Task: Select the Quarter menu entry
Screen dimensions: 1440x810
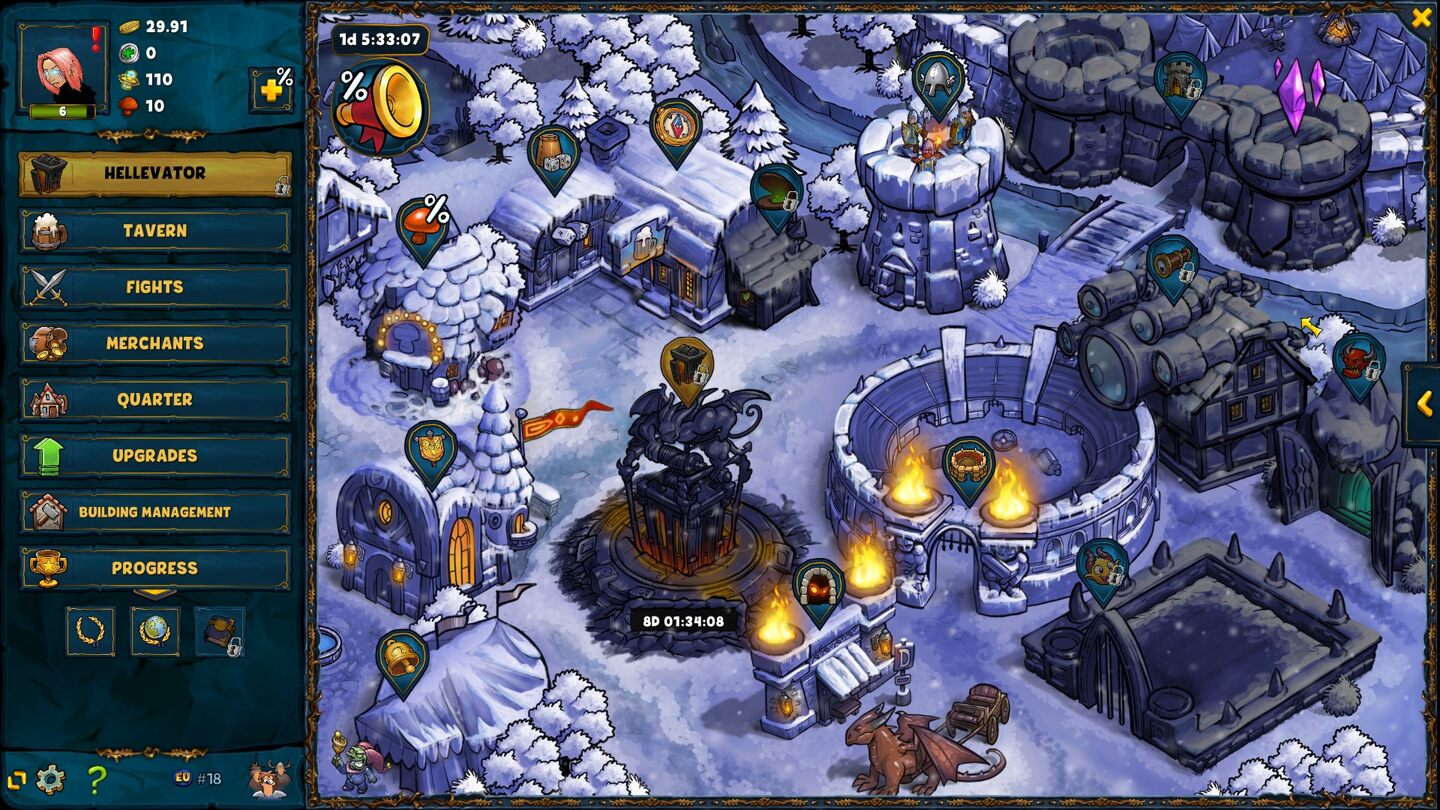Action: [x=155, y=399]
